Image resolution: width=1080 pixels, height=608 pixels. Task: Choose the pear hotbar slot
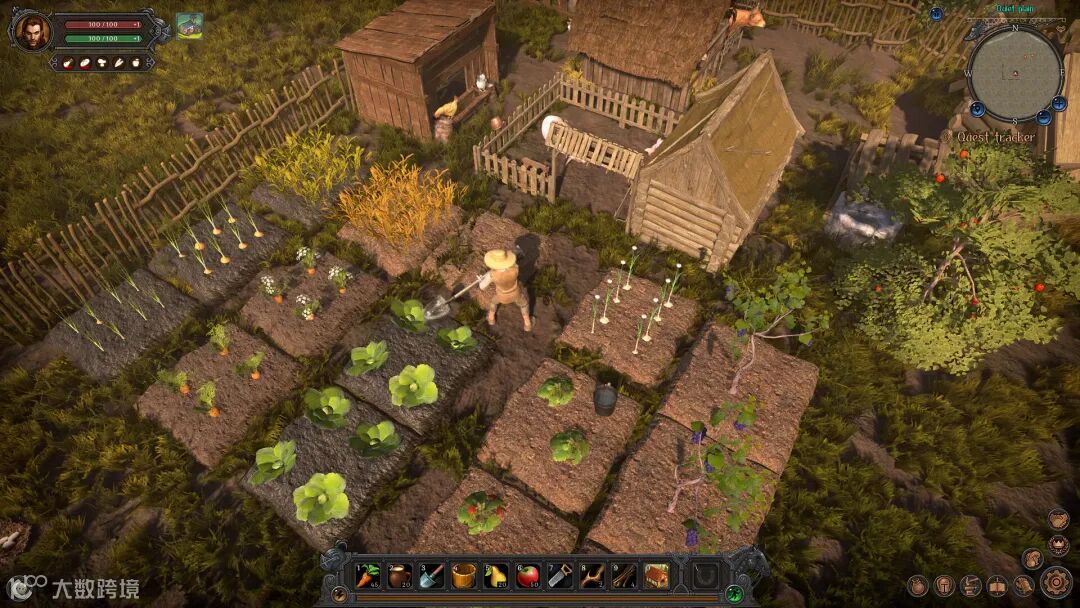496,576
